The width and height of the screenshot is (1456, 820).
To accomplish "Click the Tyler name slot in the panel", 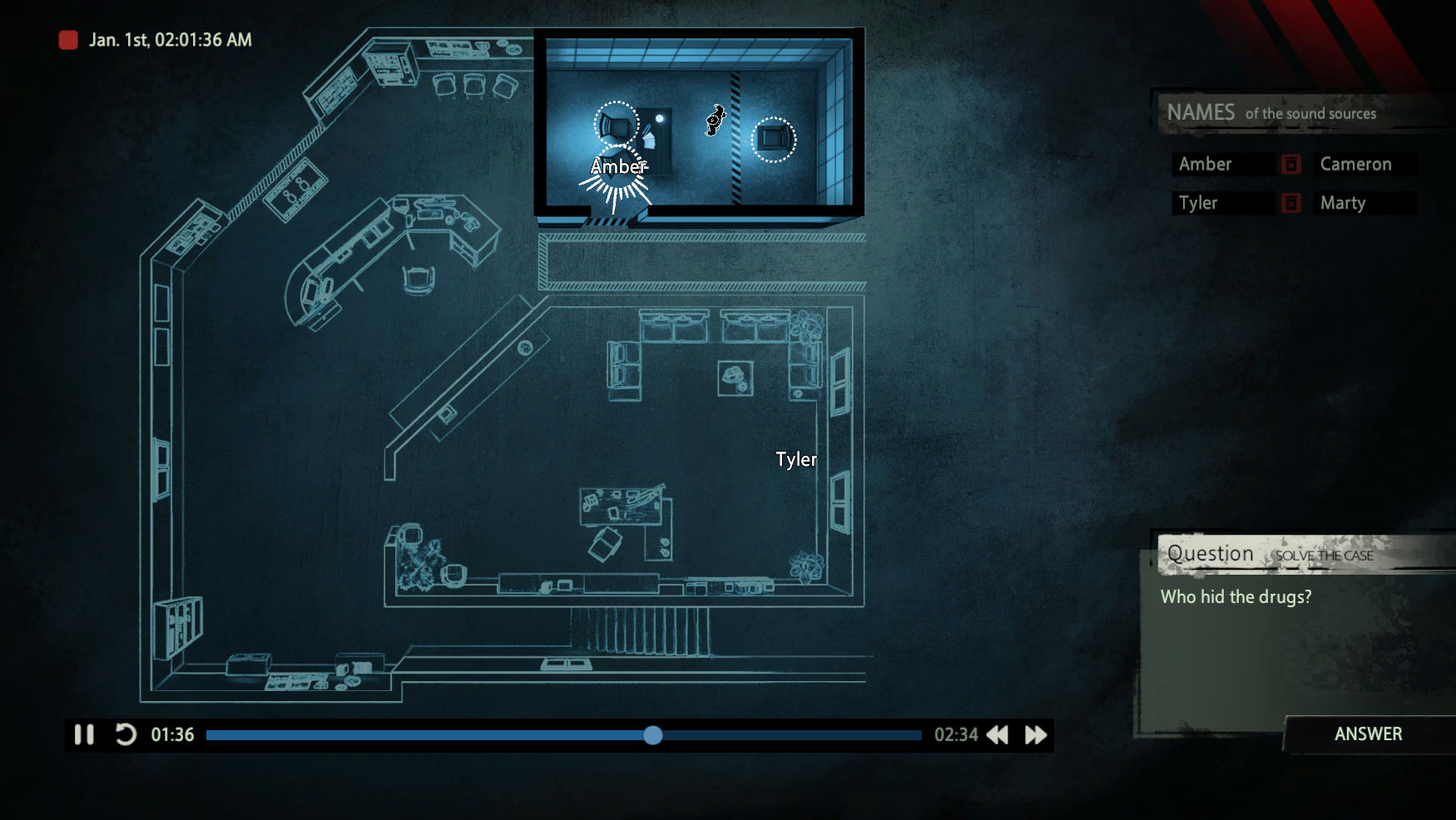I will [1221, 202].
